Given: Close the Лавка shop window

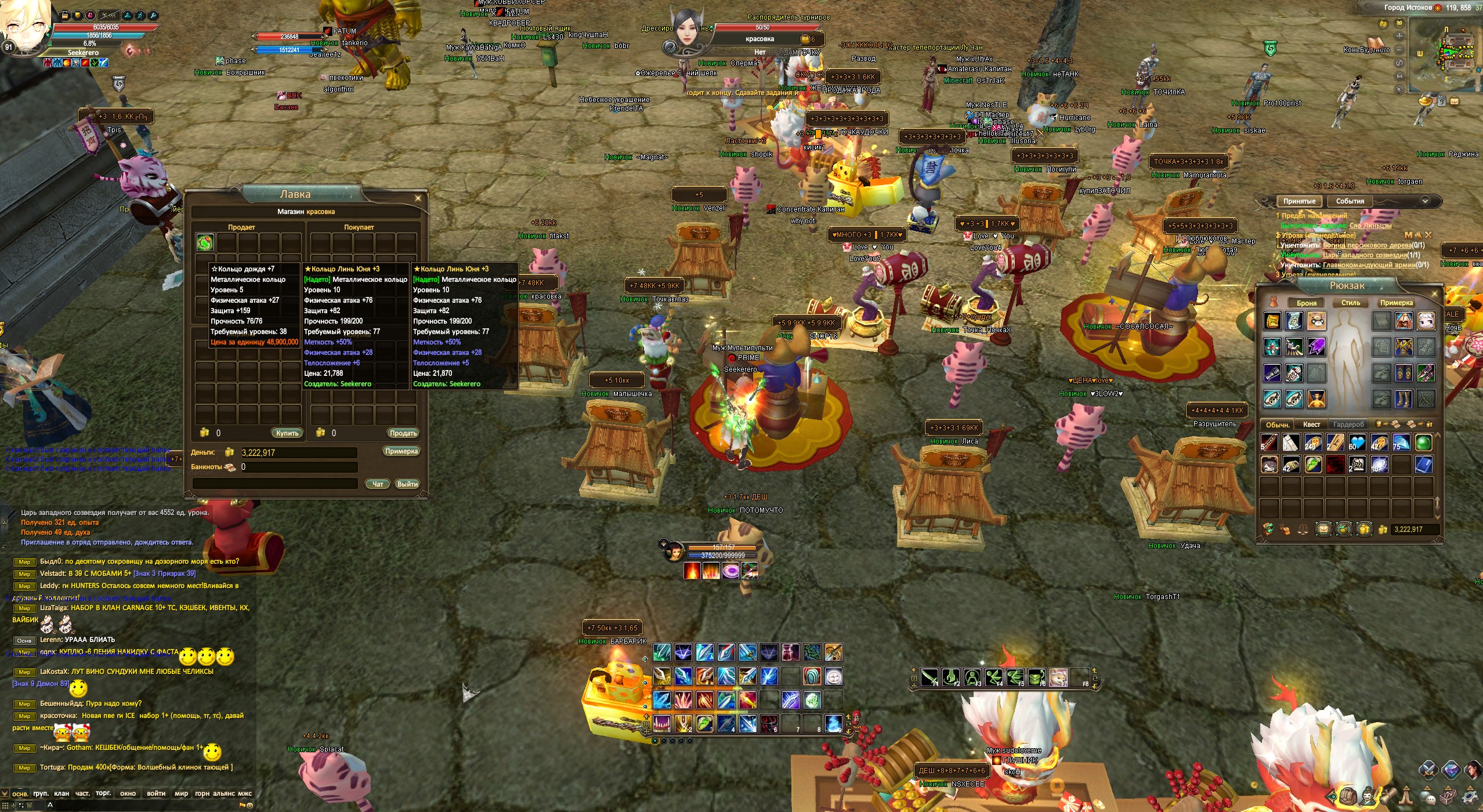Looking at the screenshot, I should pyautogui.click(x=418, y=198).
